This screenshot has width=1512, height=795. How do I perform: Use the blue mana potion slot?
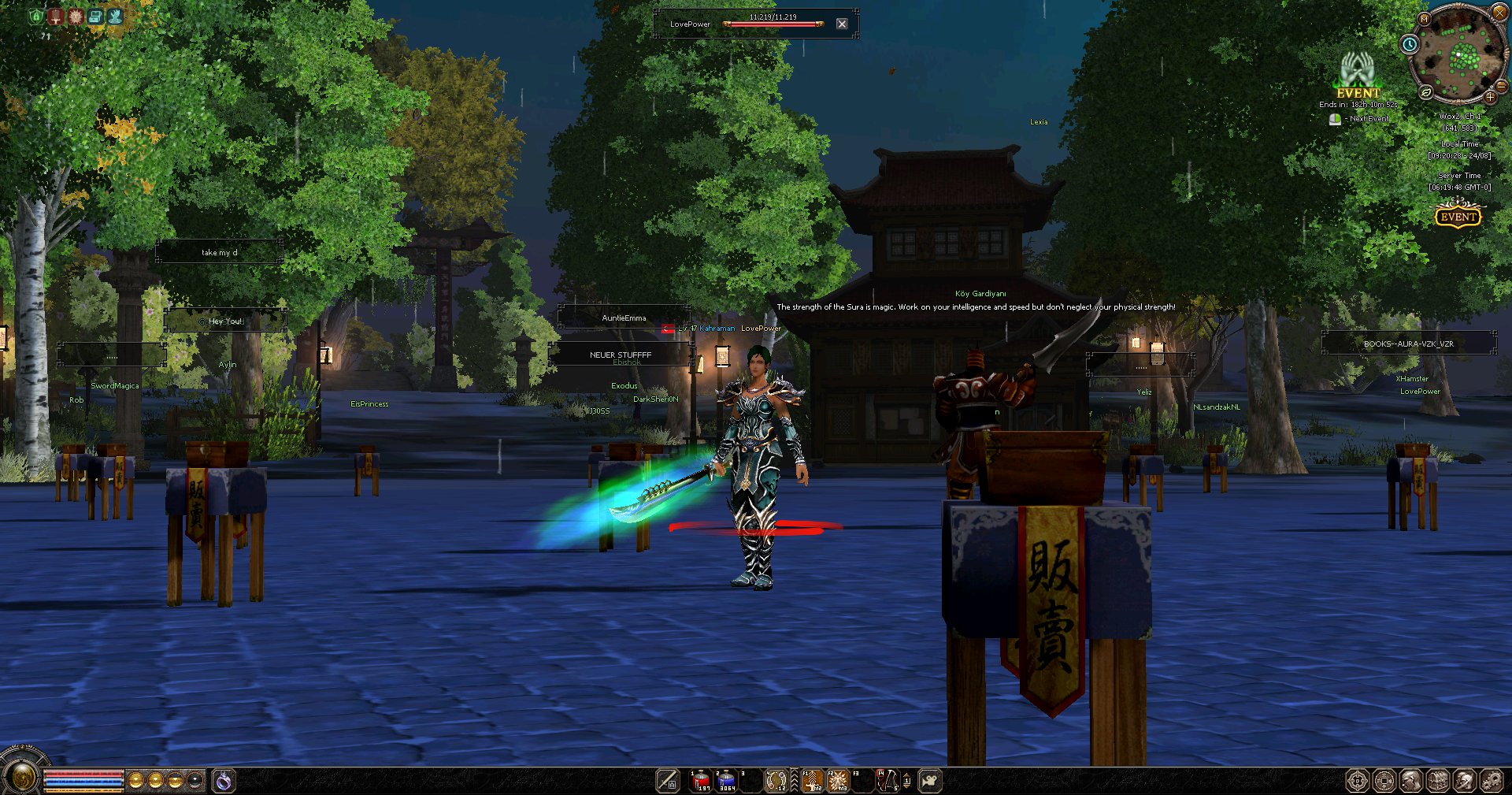(x=726, y=781)
